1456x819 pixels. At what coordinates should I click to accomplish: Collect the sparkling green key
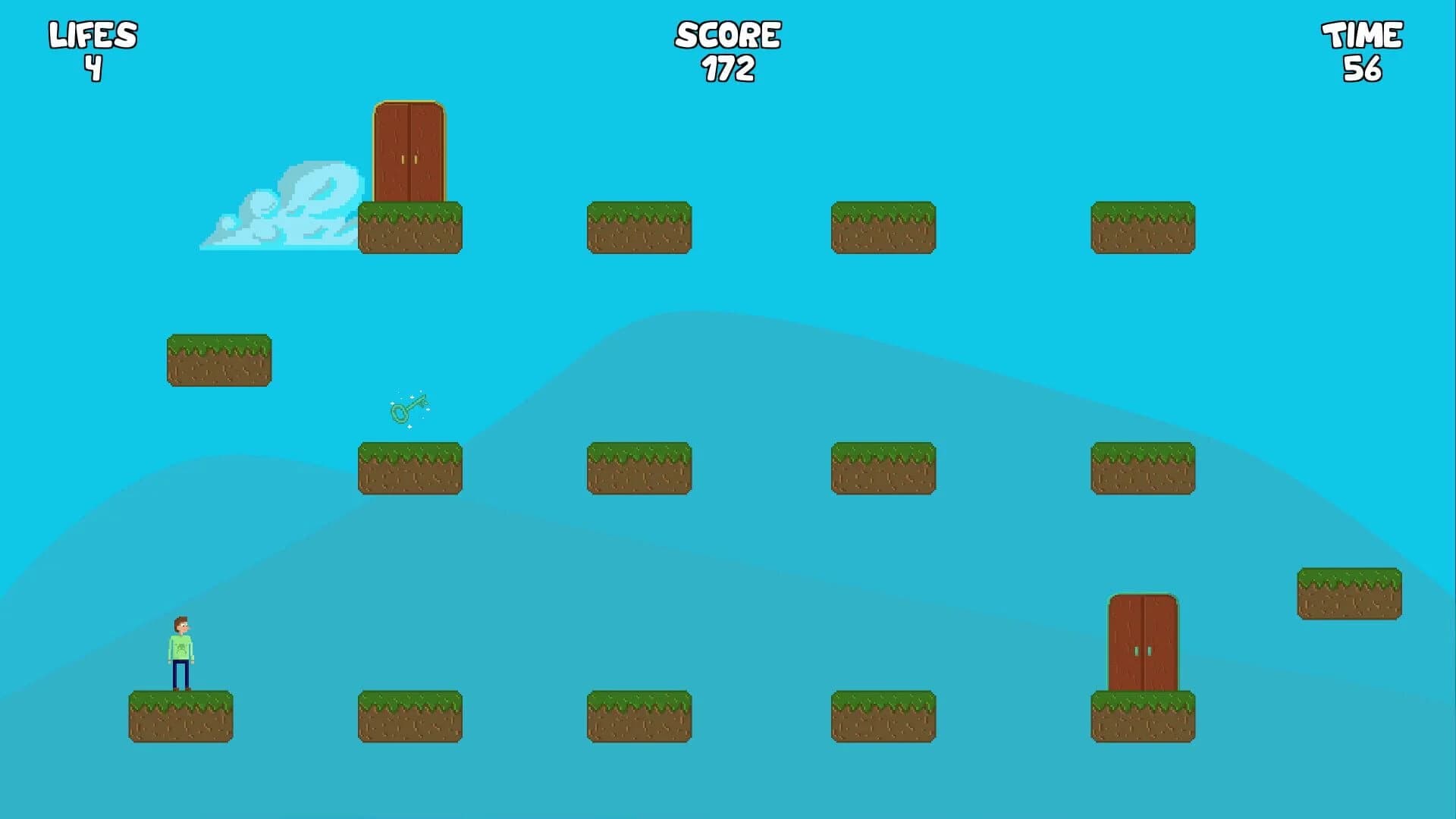pyautogui.click(x=409, y=409)
